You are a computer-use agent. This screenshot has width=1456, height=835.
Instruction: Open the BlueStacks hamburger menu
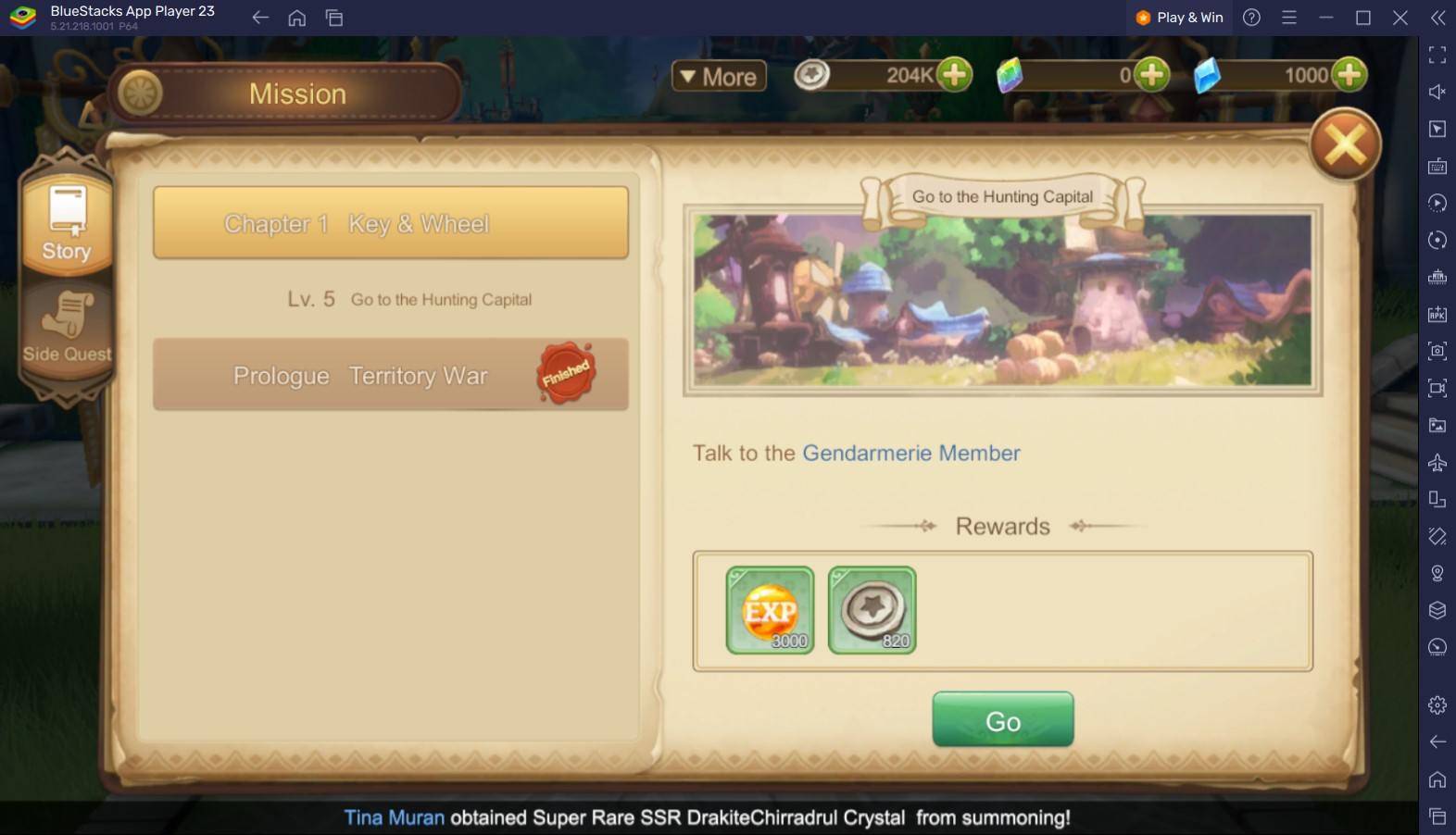1289,17
